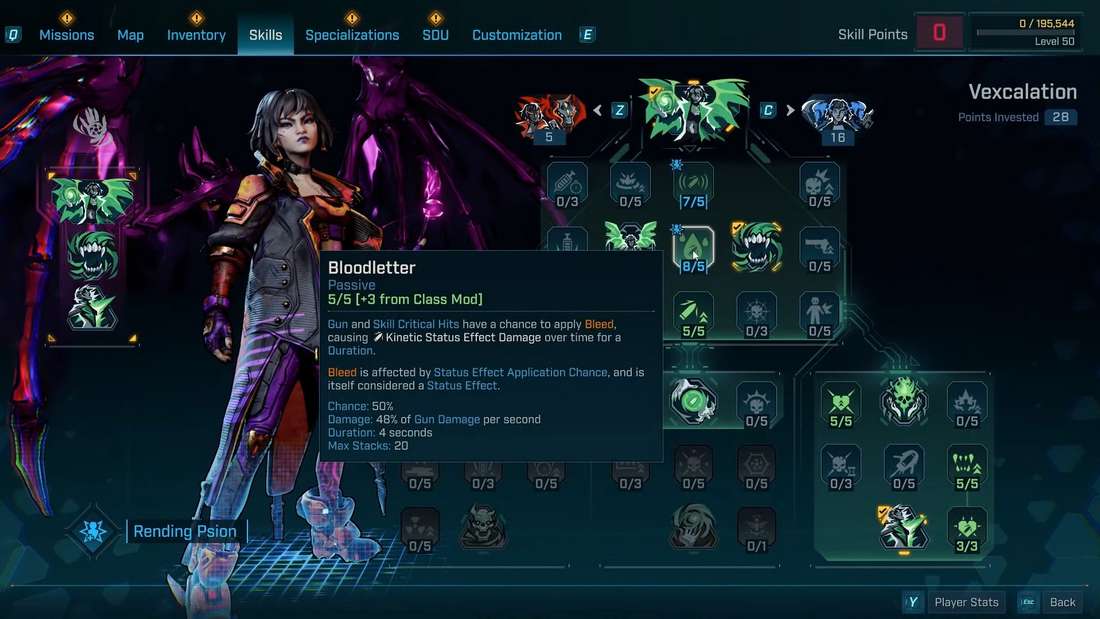Select the equipped winged action skill on left panel
The image size is (1100, 619).
pos(93,200)
